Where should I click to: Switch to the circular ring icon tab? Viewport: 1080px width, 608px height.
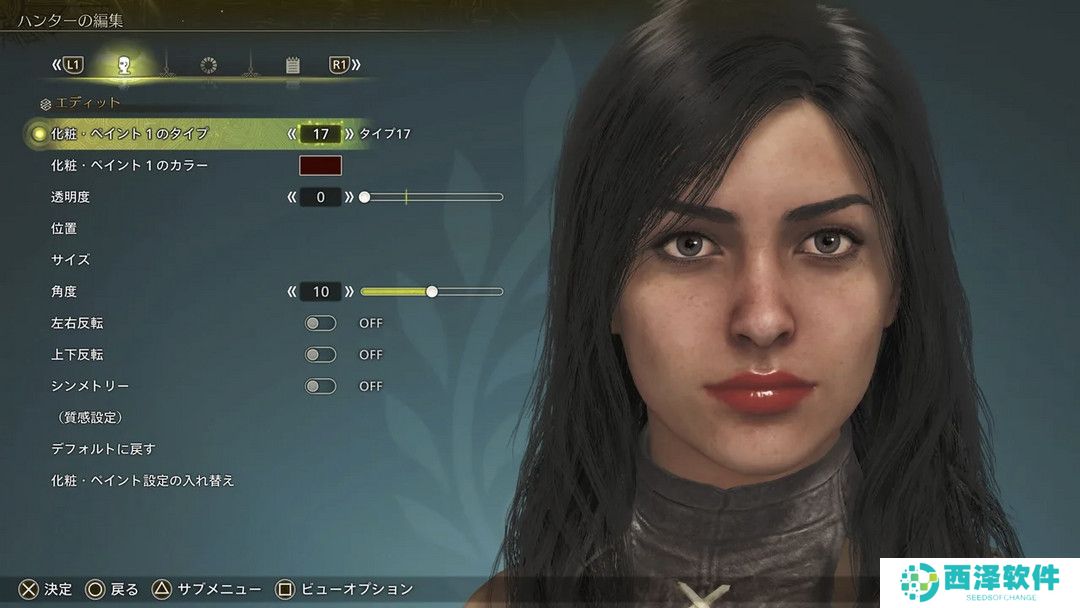pos(208,65)
